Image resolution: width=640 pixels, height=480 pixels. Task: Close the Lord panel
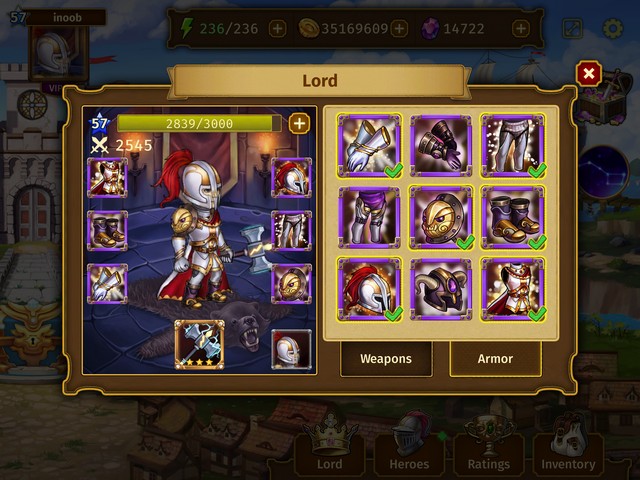click(x=589, y=73)
